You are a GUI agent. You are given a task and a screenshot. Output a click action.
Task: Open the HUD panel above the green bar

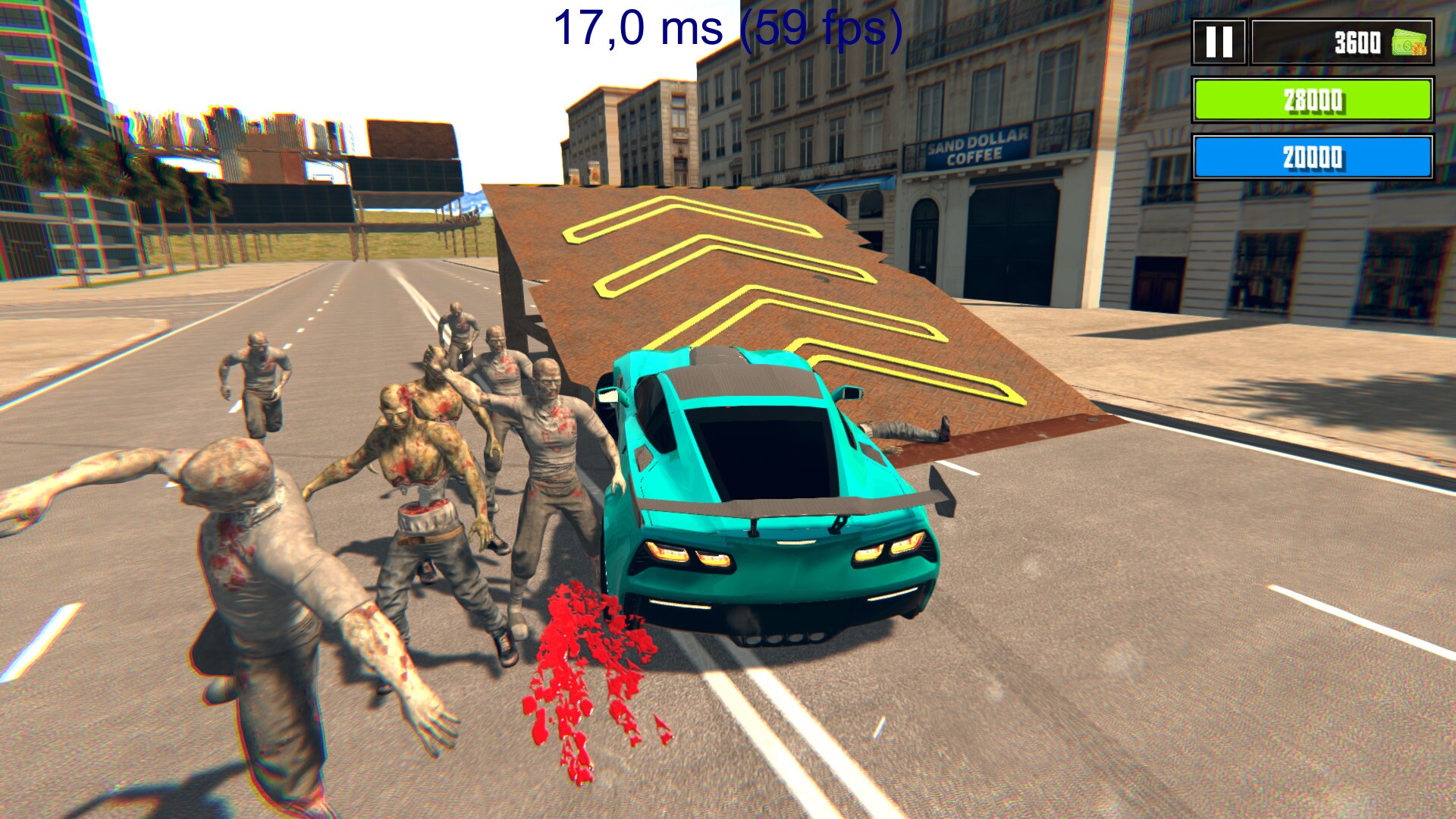[1342, 42]
